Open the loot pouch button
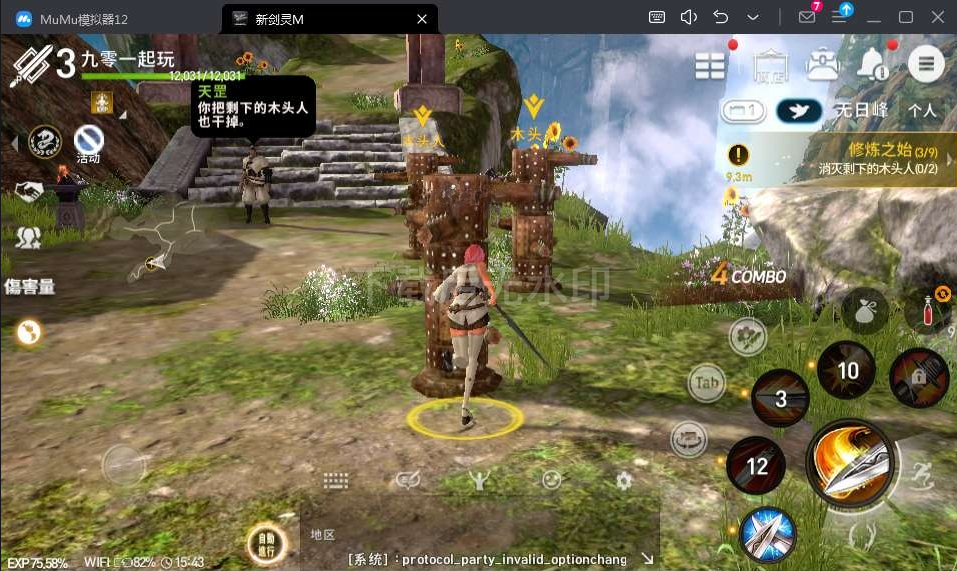 [865, 311]
